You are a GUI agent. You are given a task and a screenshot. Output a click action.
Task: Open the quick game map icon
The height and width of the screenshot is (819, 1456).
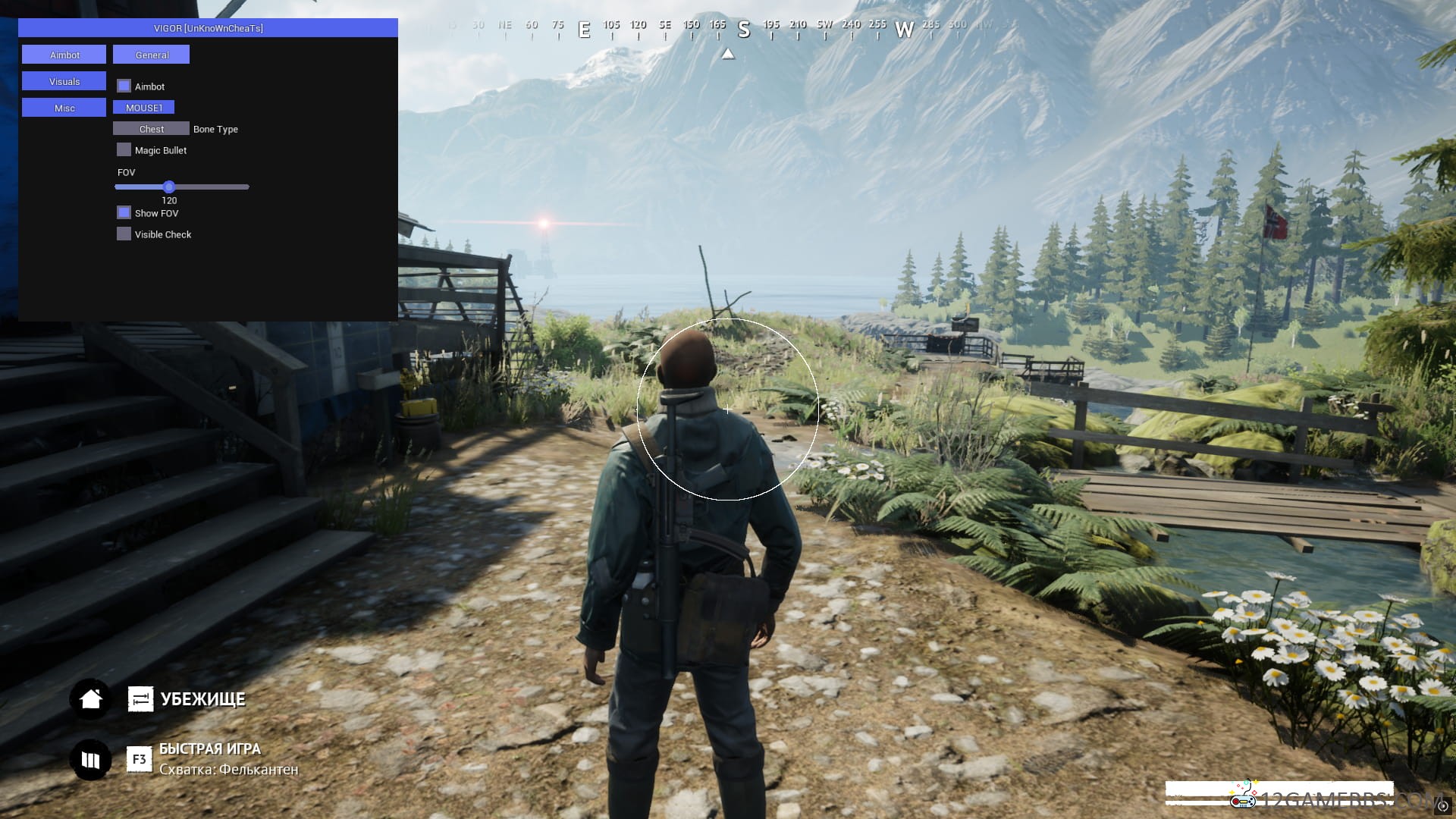point(91,759)
